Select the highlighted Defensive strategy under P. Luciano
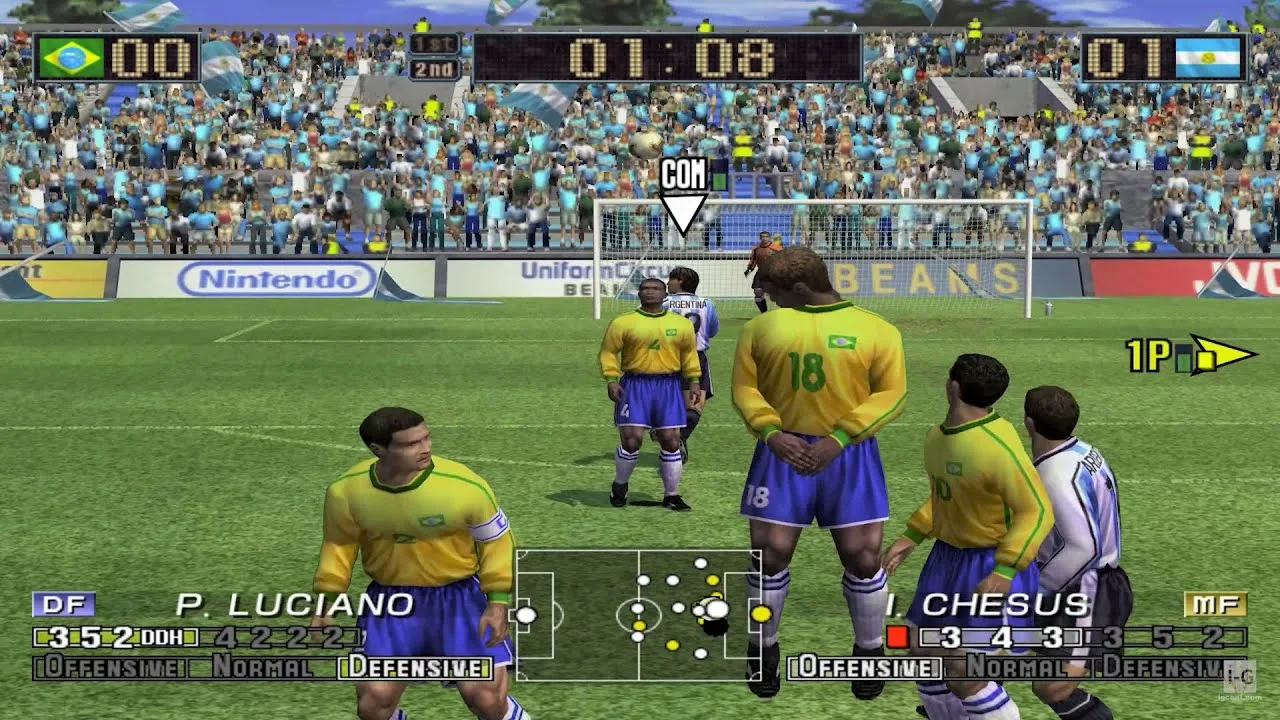The width and height of the screenshot is (1280, 720). pos(415,667)
